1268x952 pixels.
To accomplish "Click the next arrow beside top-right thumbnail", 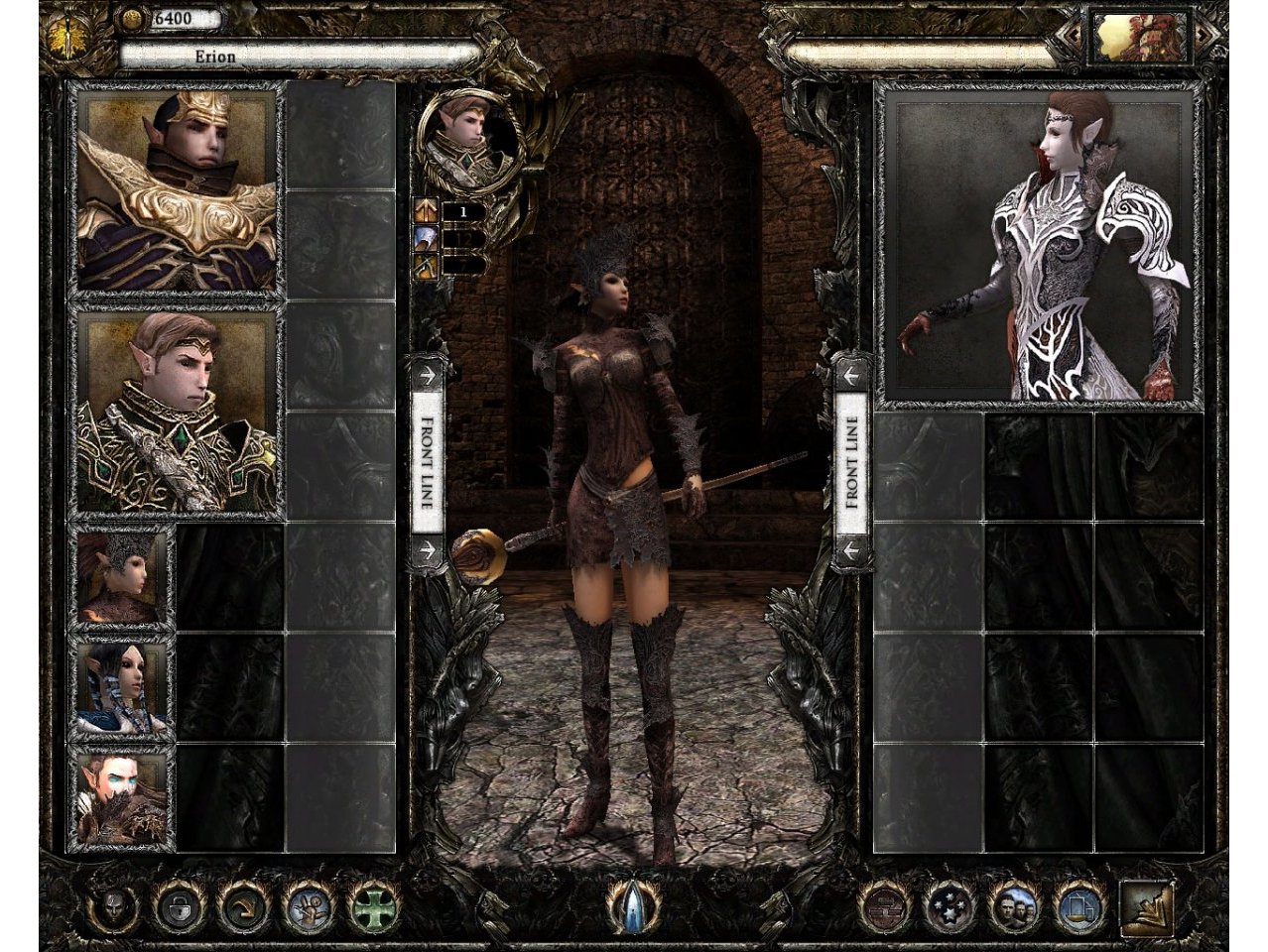I will (x=1205, y=35).
